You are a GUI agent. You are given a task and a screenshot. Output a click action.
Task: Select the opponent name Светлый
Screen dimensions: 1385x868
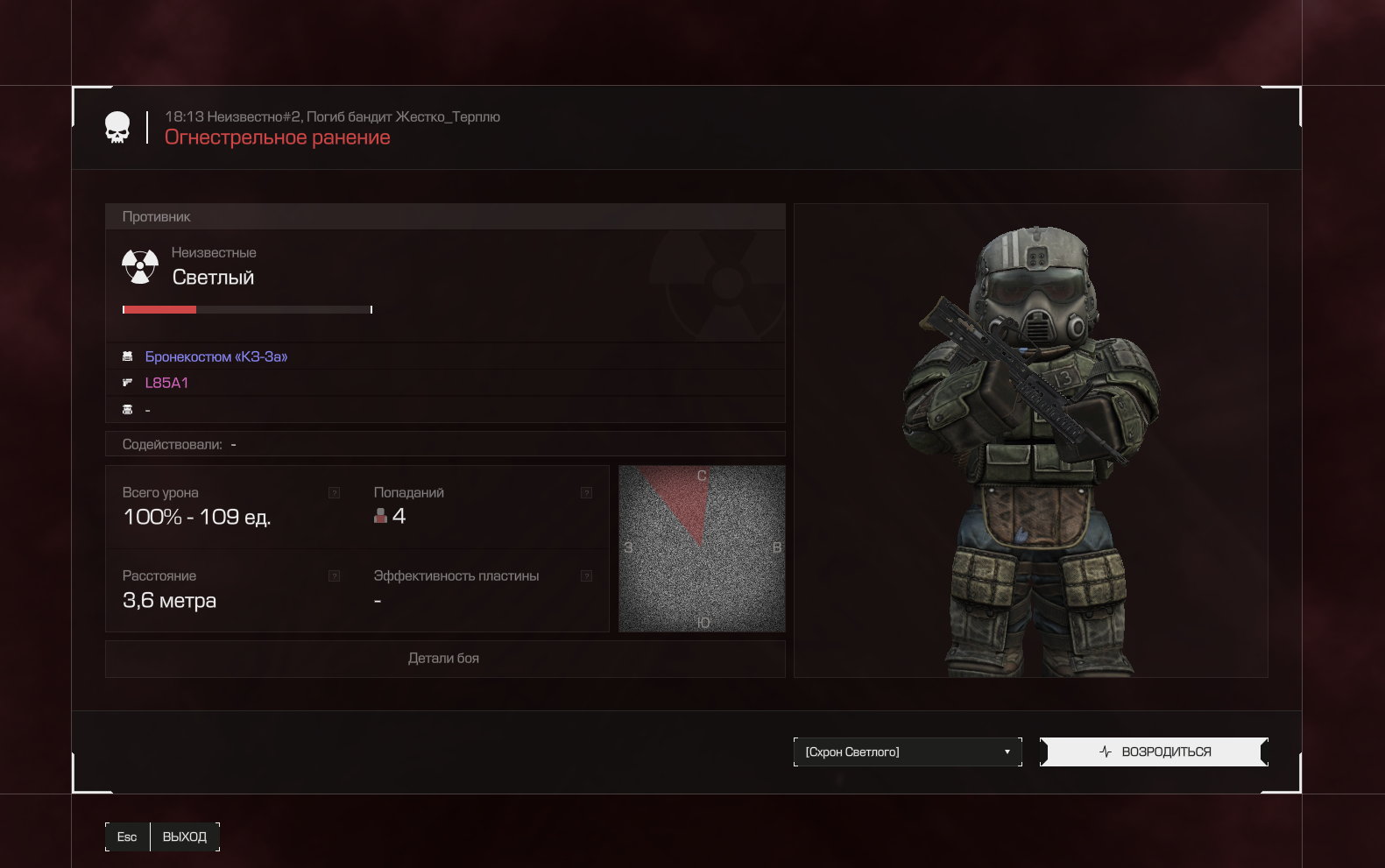coord(213,278)
